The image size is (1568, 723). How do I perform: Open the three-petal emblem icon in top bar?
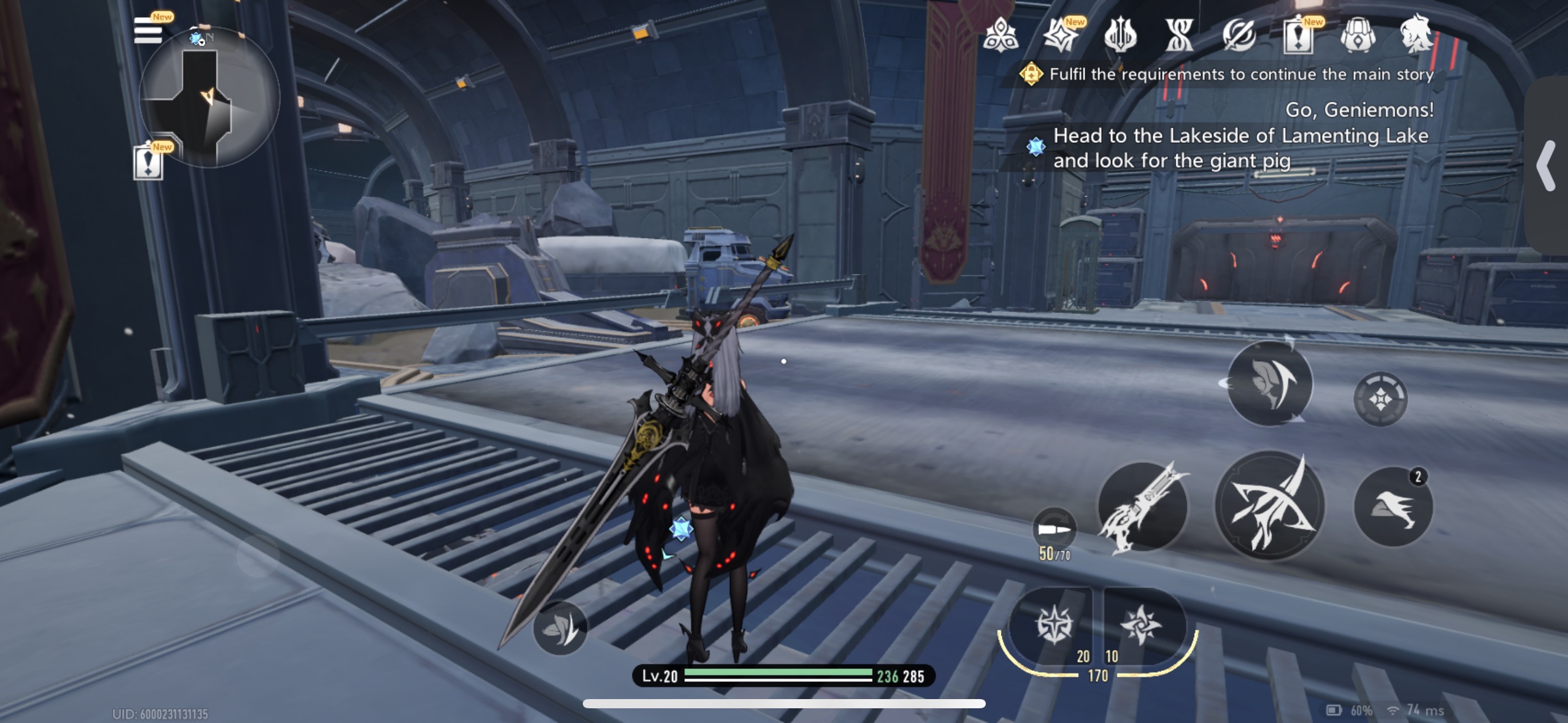click(1001, 36)
